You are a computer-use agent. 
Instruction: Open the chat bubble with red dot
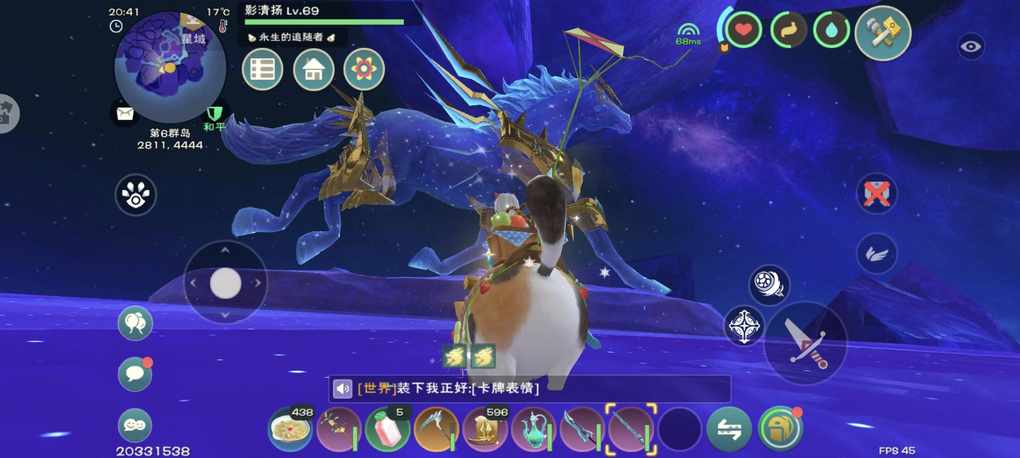click(135, 374)
